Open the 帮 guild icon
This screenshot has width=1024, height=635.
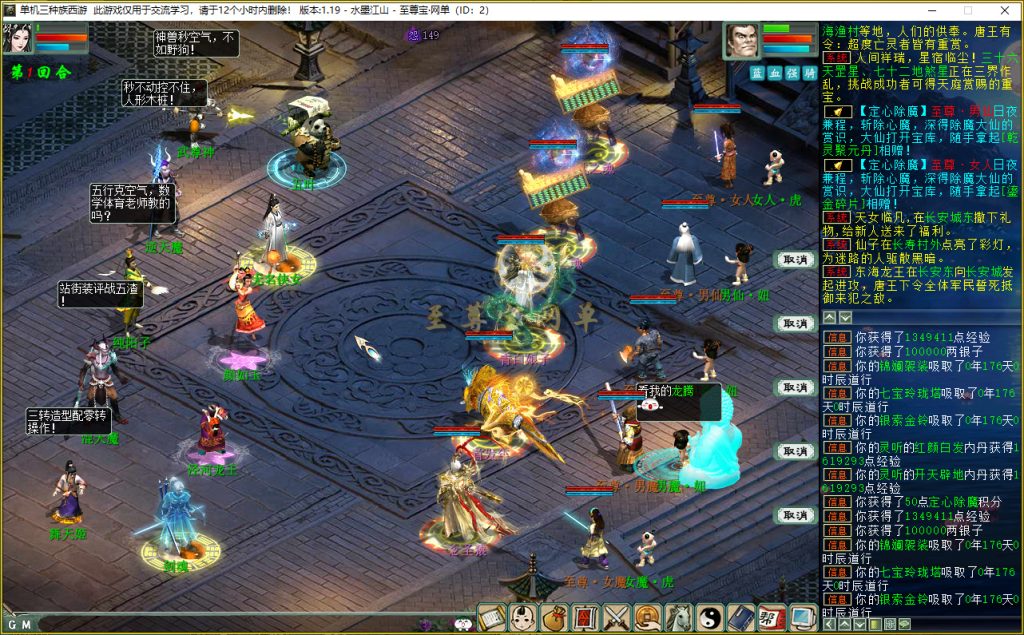click(772, 617)
